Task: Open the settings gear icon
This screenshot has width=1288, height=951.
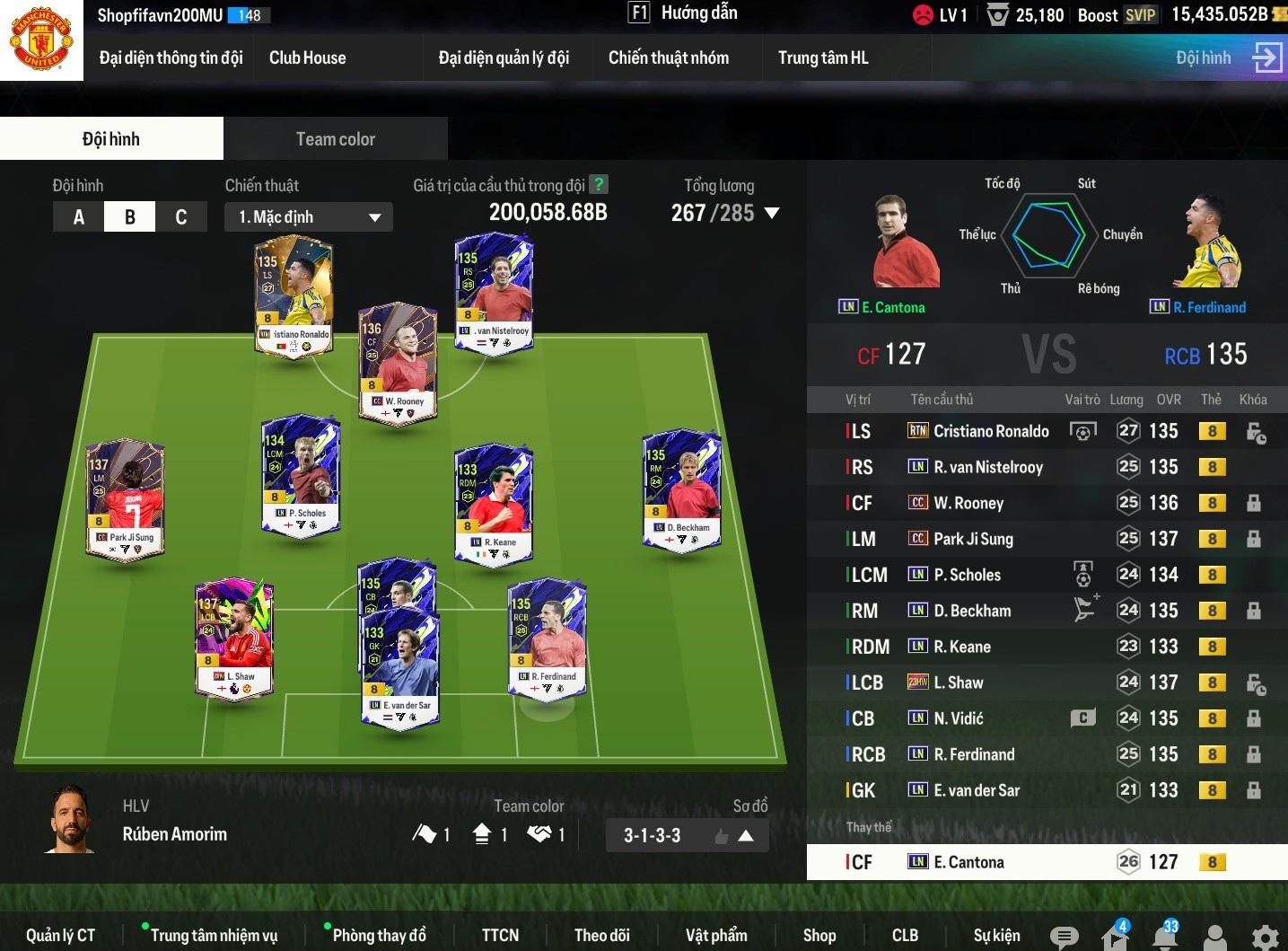Action: pyautogui.click(x=1265, y=938)
